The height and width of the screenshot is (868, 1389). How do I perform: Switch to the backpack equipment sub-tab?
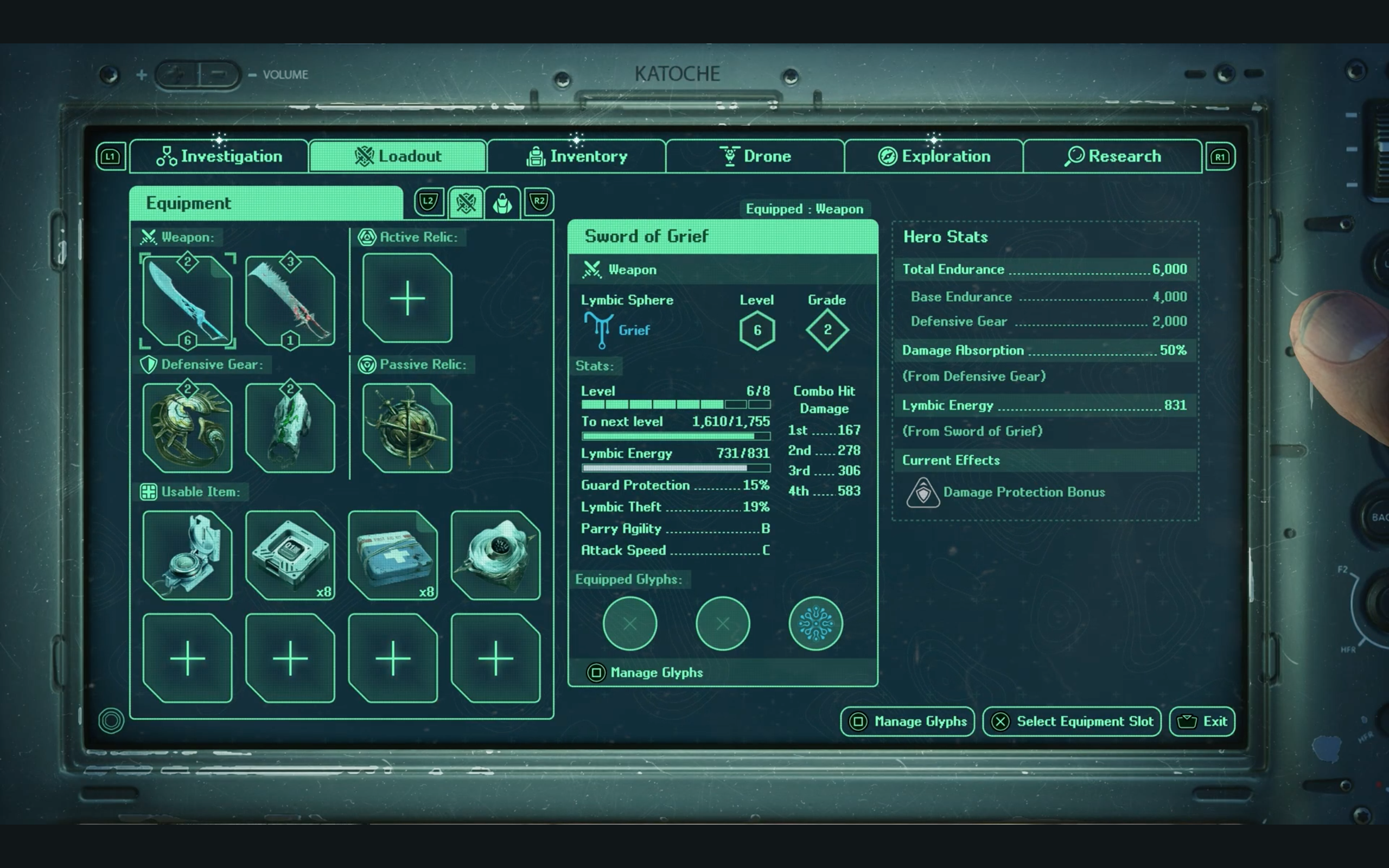tap(502, 203)
